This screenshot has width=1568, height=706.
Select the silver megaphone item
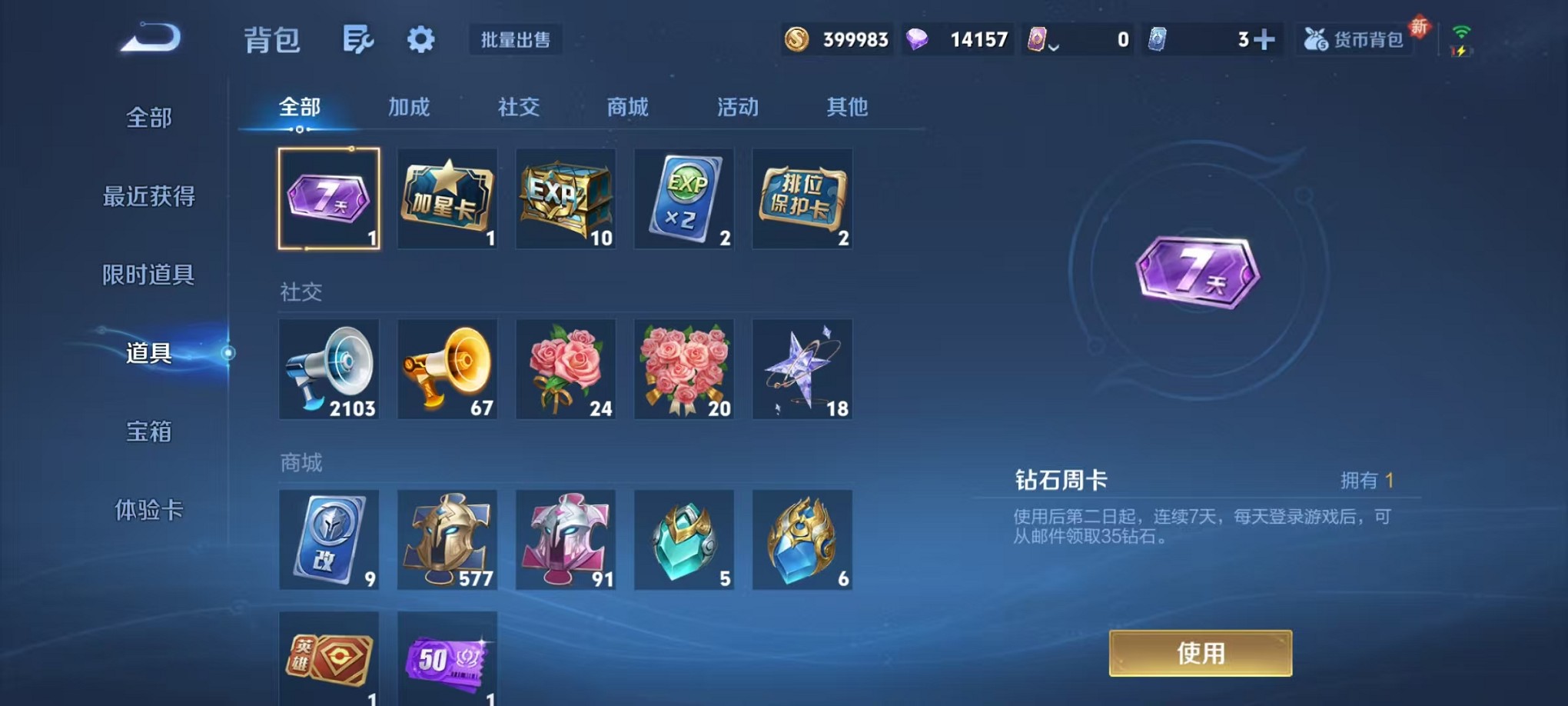tap(329, 369)
